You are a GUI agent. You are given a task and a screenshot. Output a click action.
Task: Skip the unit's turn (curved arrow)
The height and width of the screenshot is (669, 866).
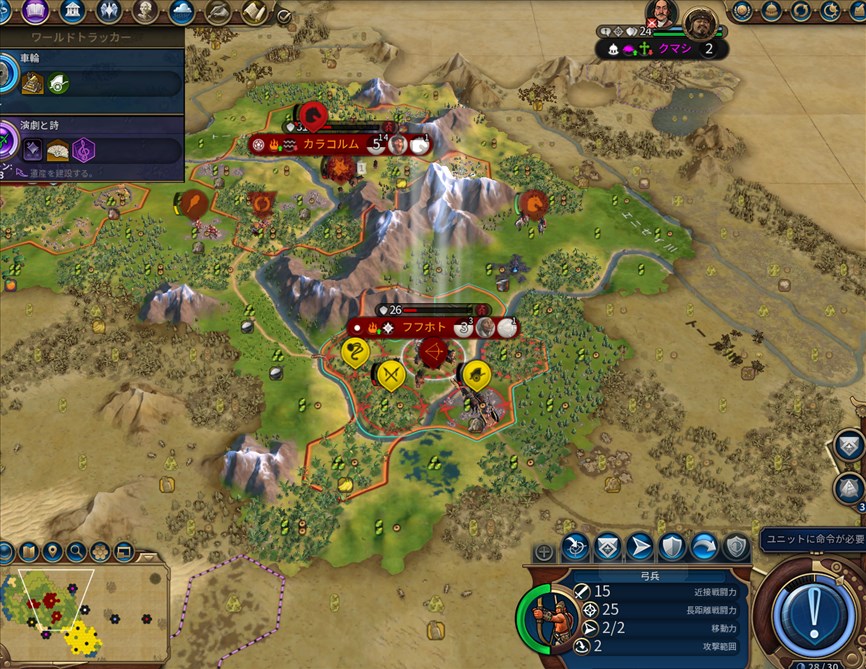(704, 547)
